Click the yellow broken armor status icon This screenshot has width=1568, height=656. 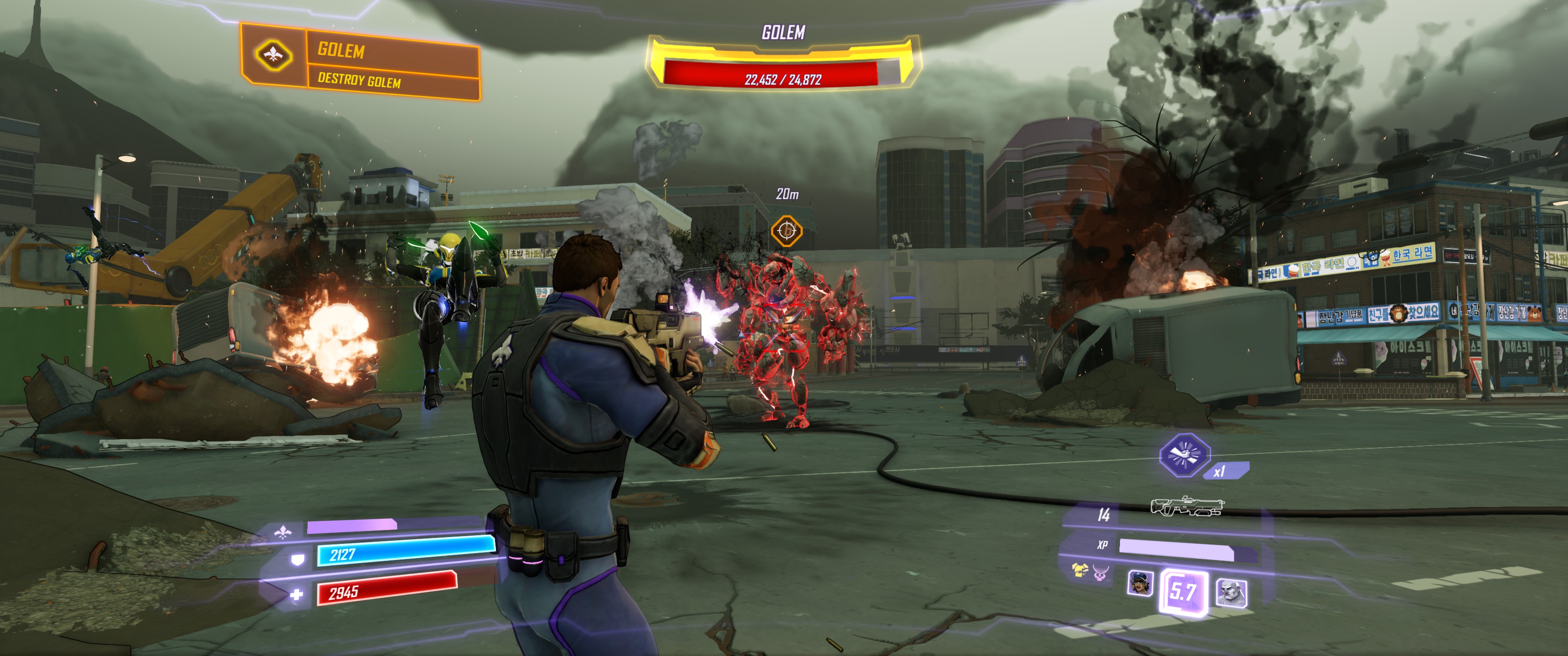tap(1080, 570)
